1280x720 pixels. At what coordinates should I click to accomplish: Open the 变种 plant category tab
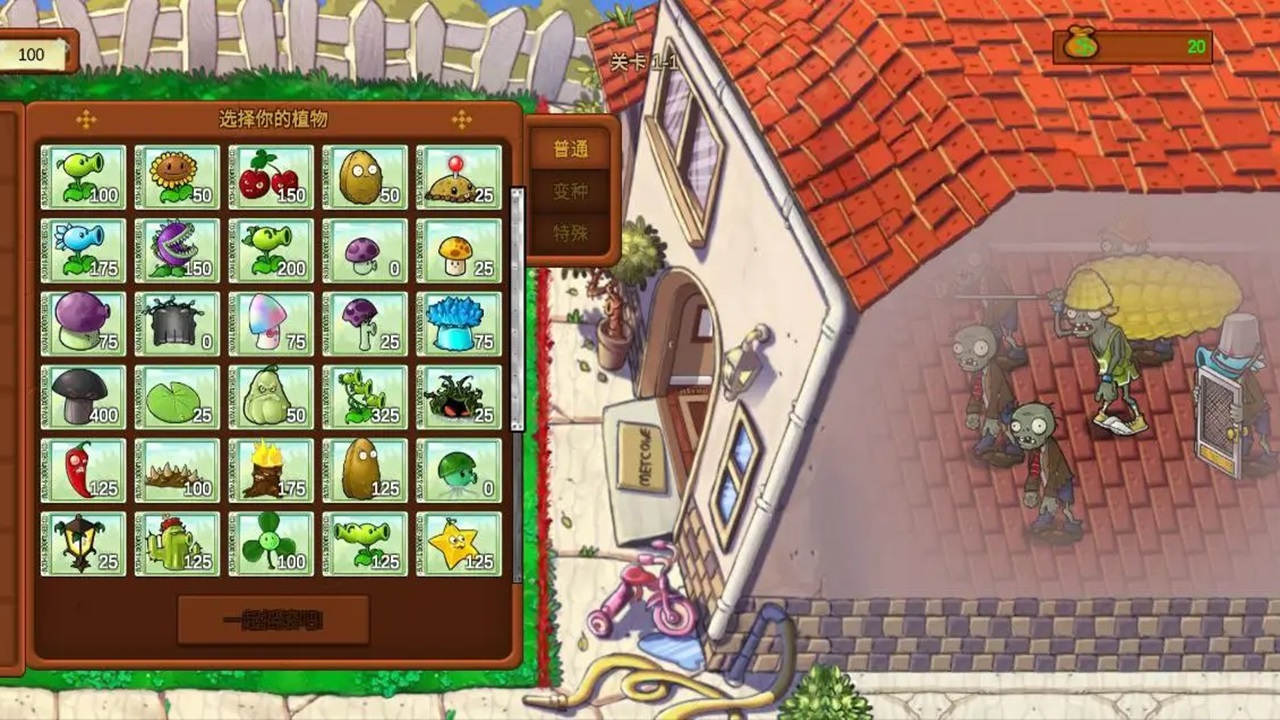click(x=571, y=191)
